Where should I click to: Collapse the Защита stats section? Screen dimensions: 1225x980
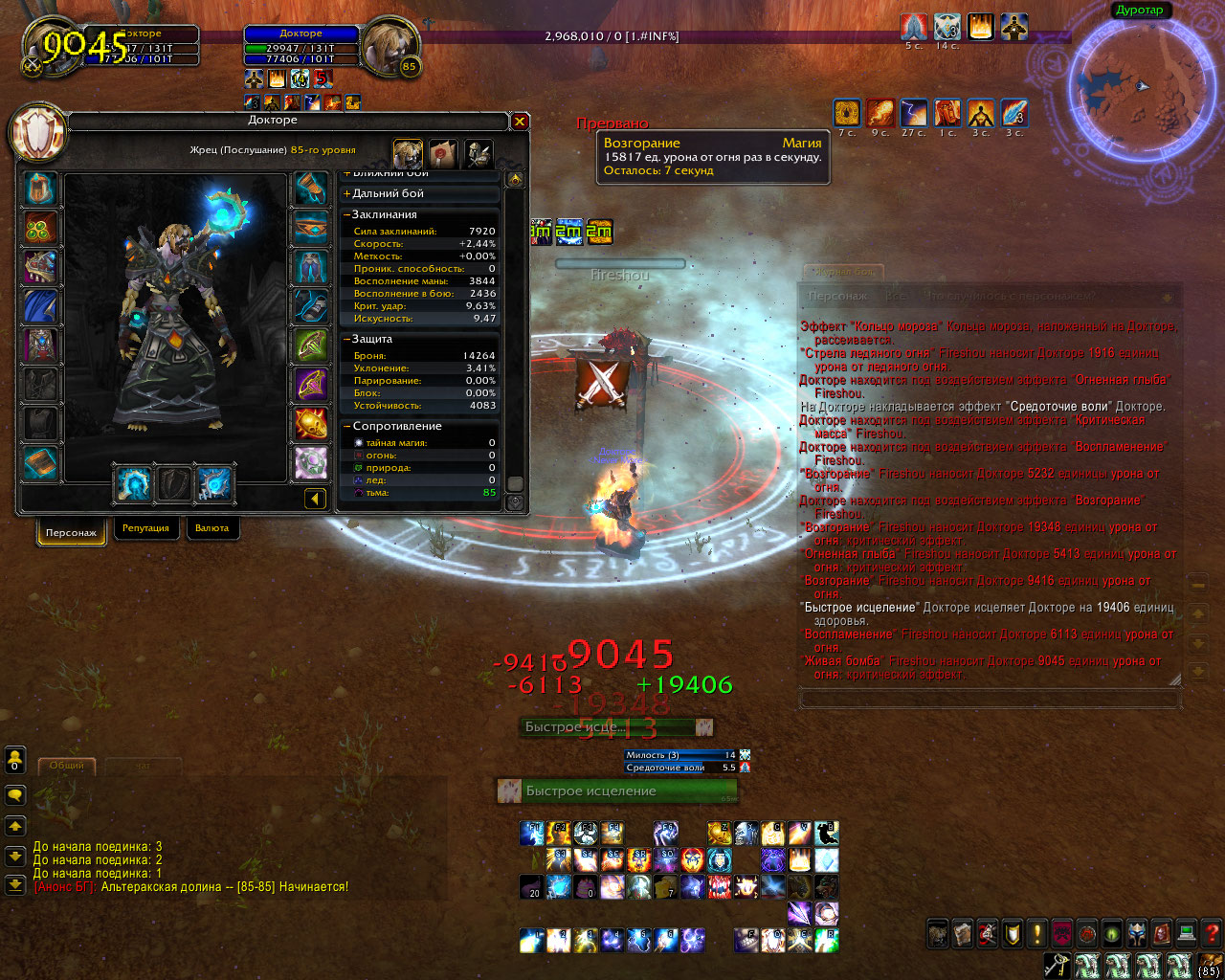point(371,339)
